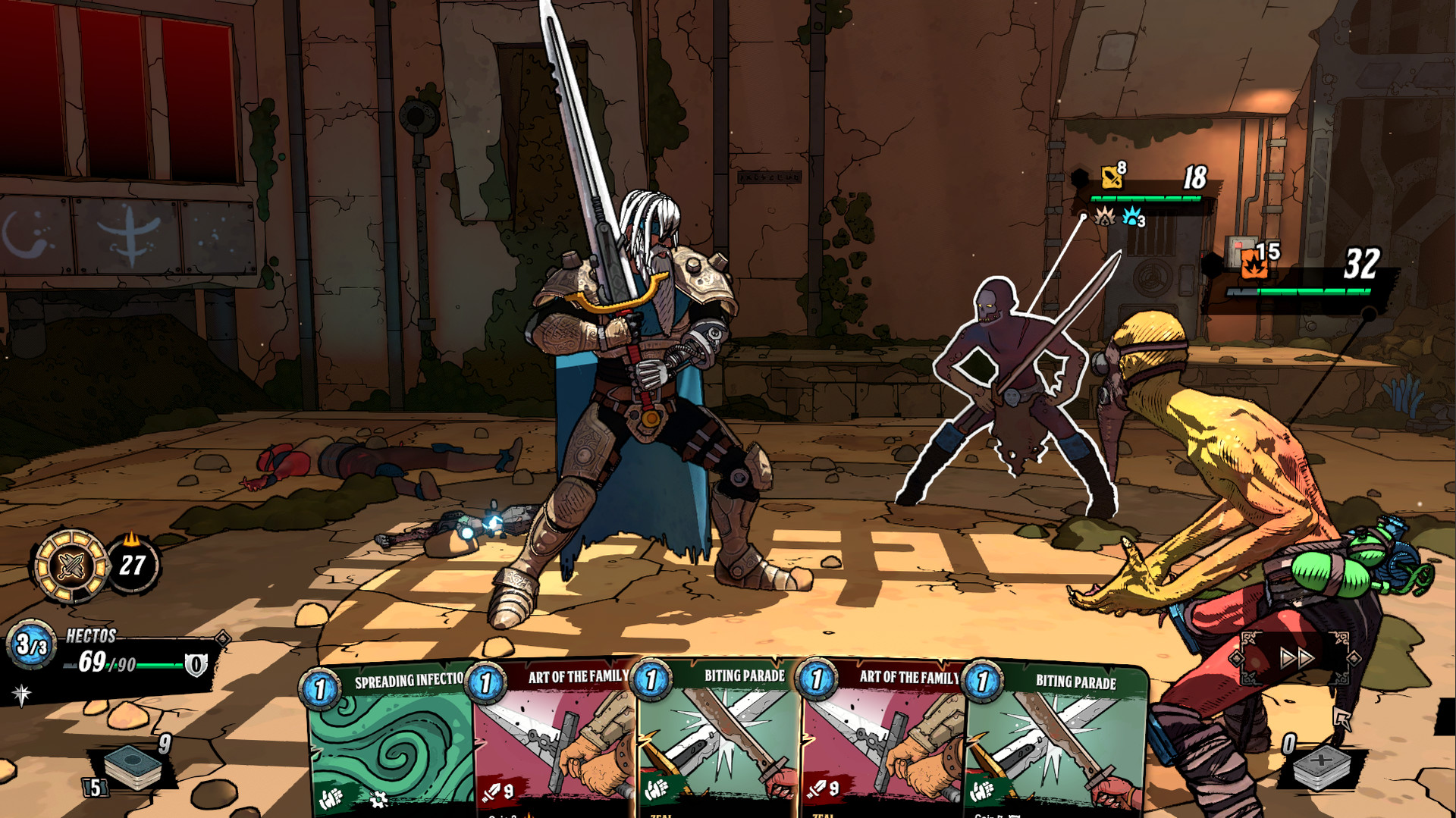Select Hectos's name on the character panel
Viewport: 1456px width, 818px height.
[92, 635]
